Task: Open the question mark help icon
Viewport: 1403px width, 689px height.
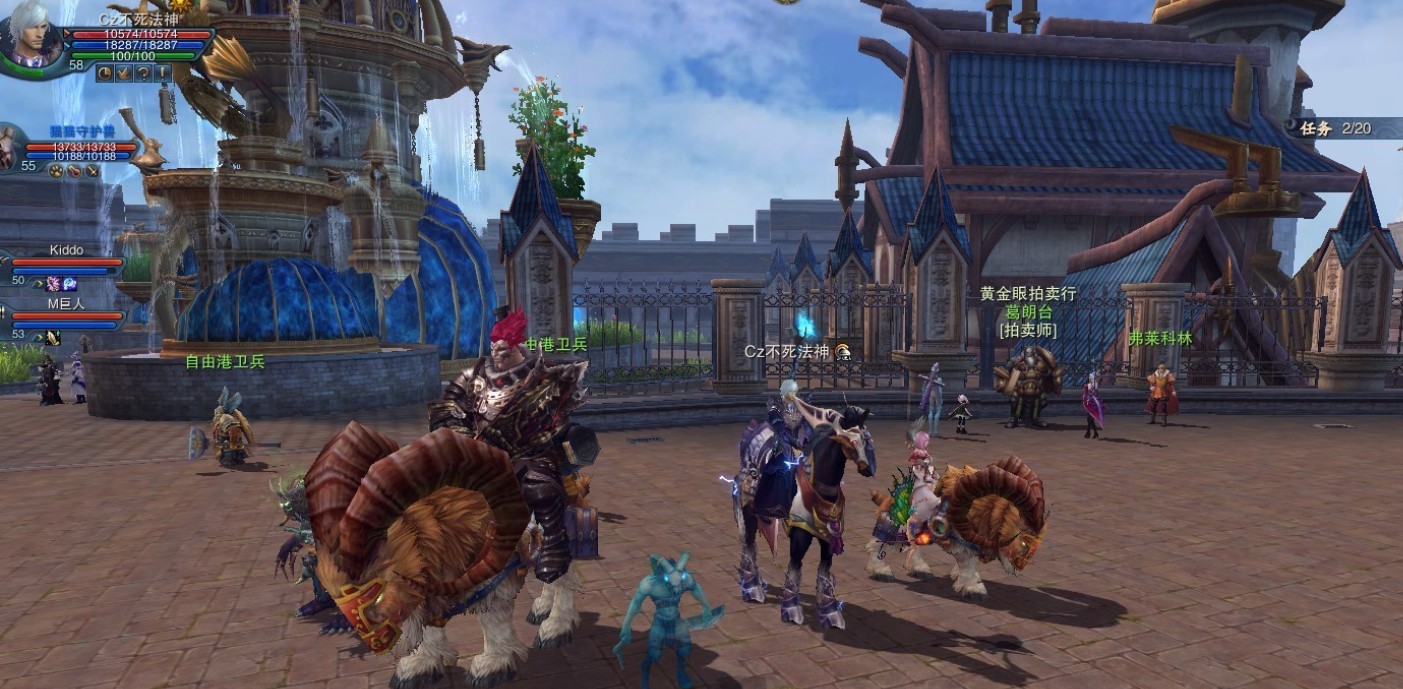Action: tap(142, 73)
